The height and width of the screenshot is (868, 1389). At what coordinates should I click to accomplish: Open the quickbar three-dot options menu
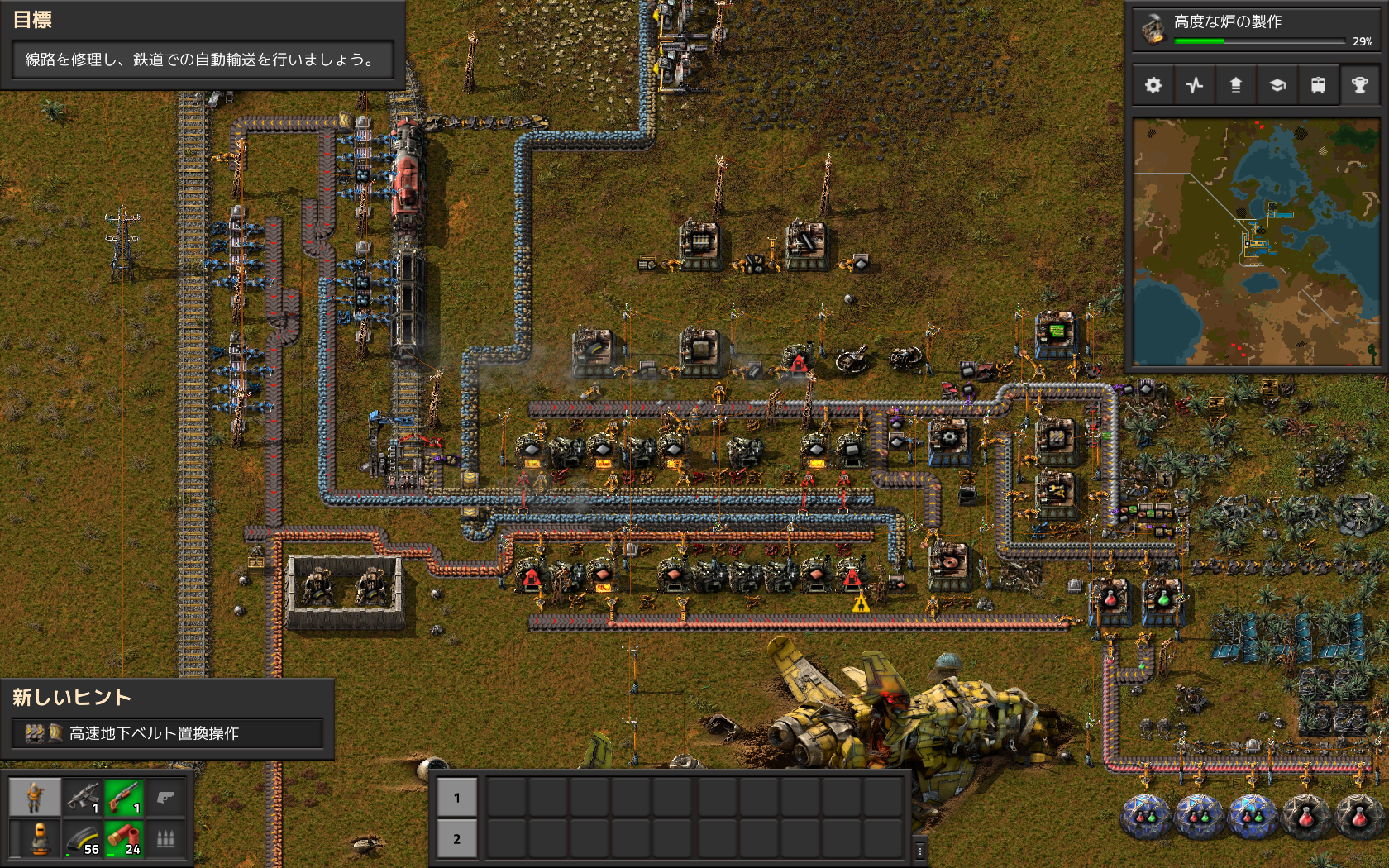pyautogui.click(x=919, y=850)
